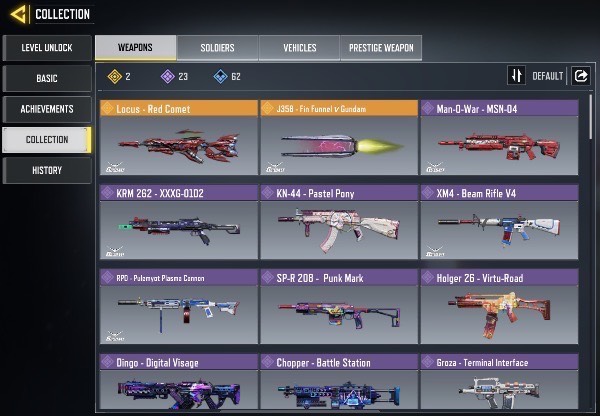Select the Basic menu entry
Image resolution: width=600 pixels, height=416 pixels.
pyautogui.click(x=46, y=78)
